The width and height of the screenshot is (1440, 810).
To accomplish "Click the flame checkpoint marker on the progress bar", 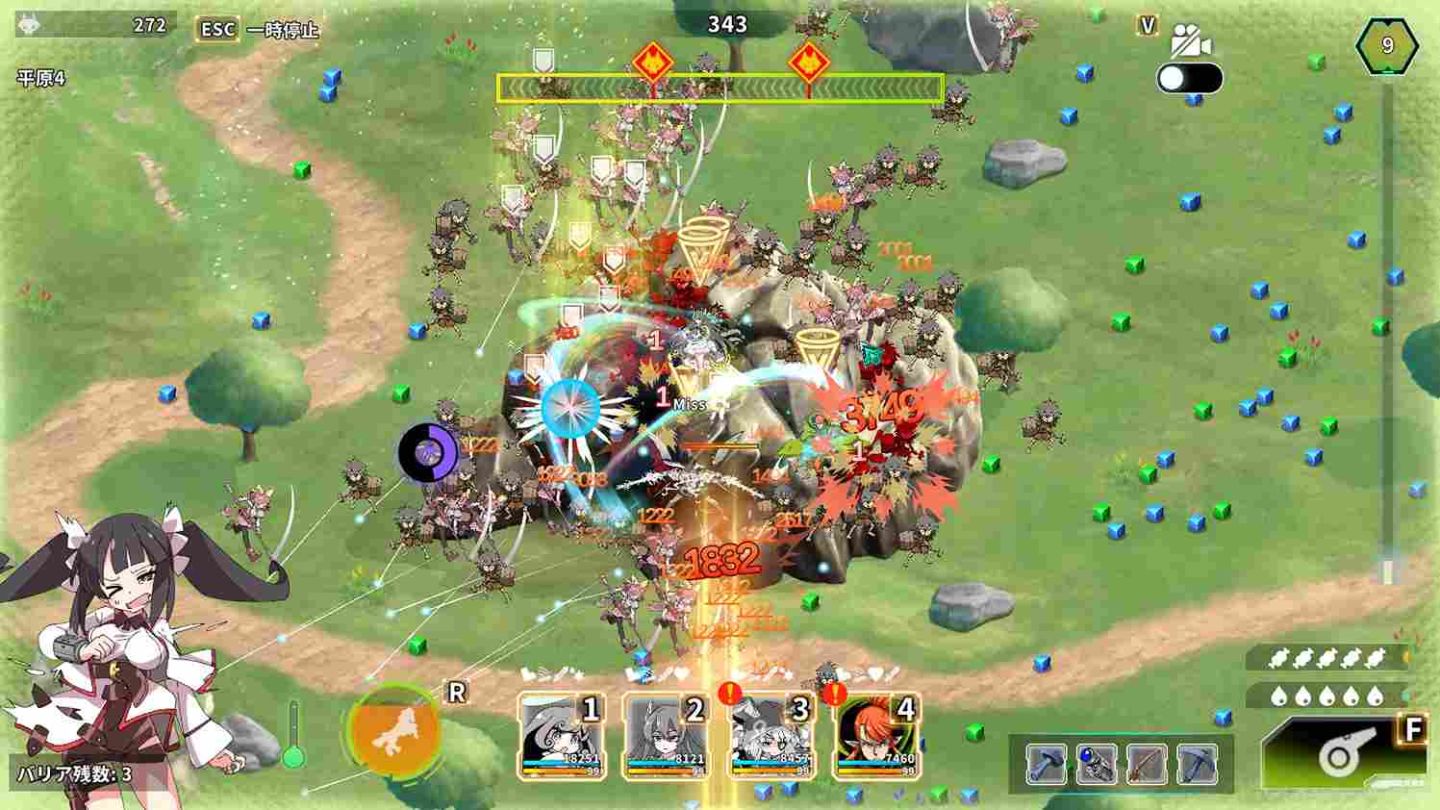I will click(x=655, y=60).
